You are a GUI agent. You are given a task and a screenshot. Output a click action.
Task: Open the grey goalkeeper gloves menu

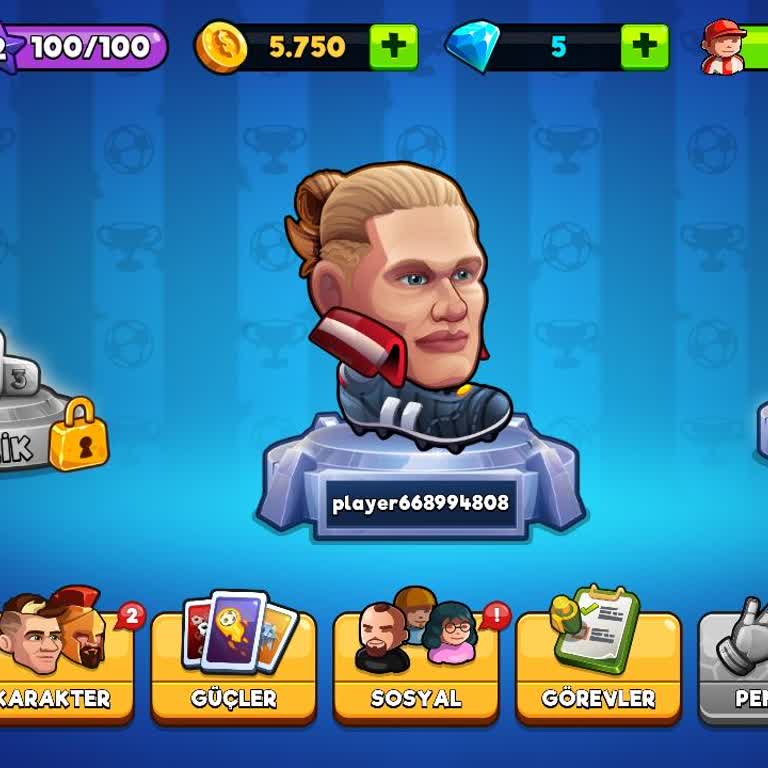click(738, 665)
